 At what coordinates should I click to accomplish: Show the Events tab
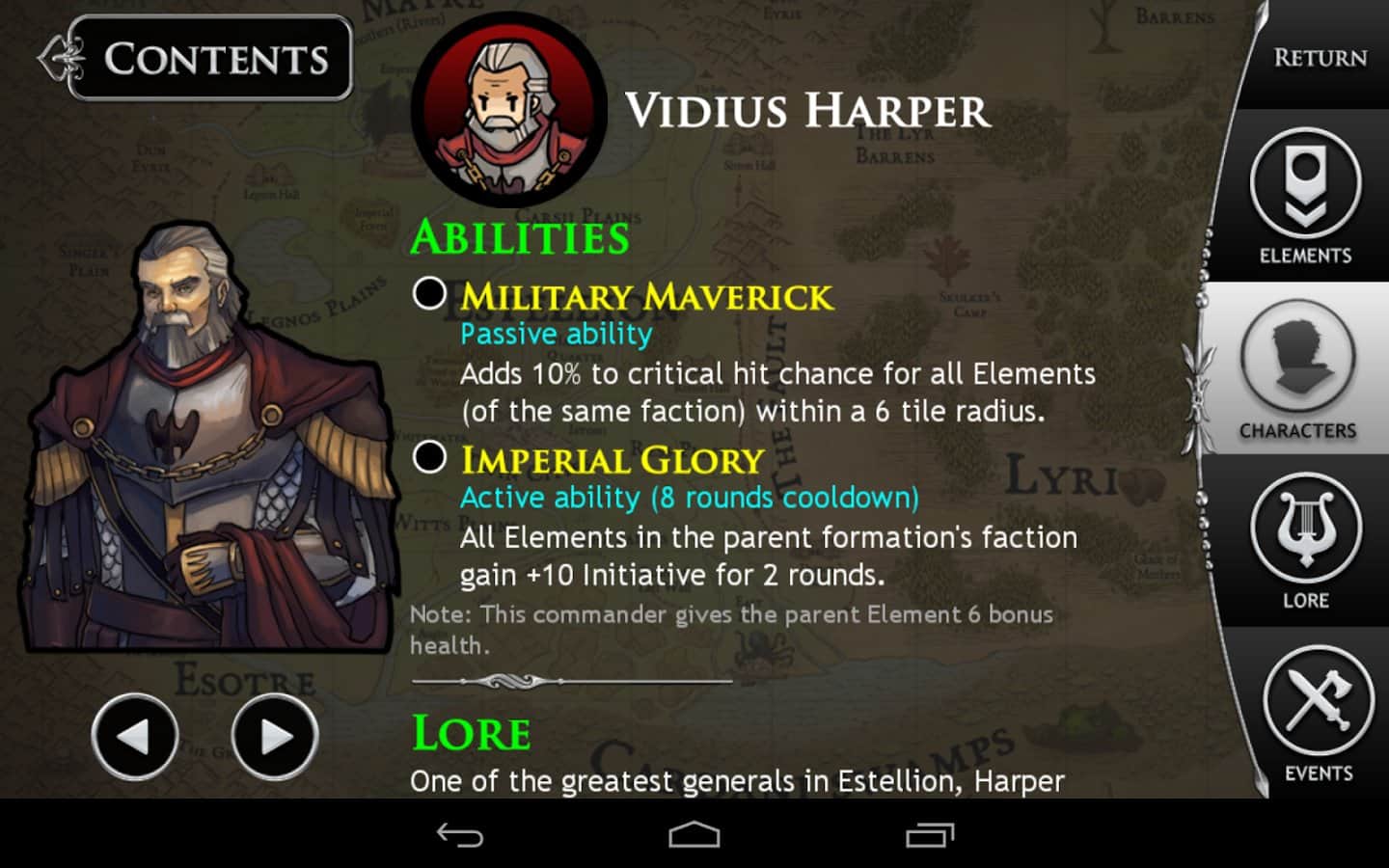1318,714
